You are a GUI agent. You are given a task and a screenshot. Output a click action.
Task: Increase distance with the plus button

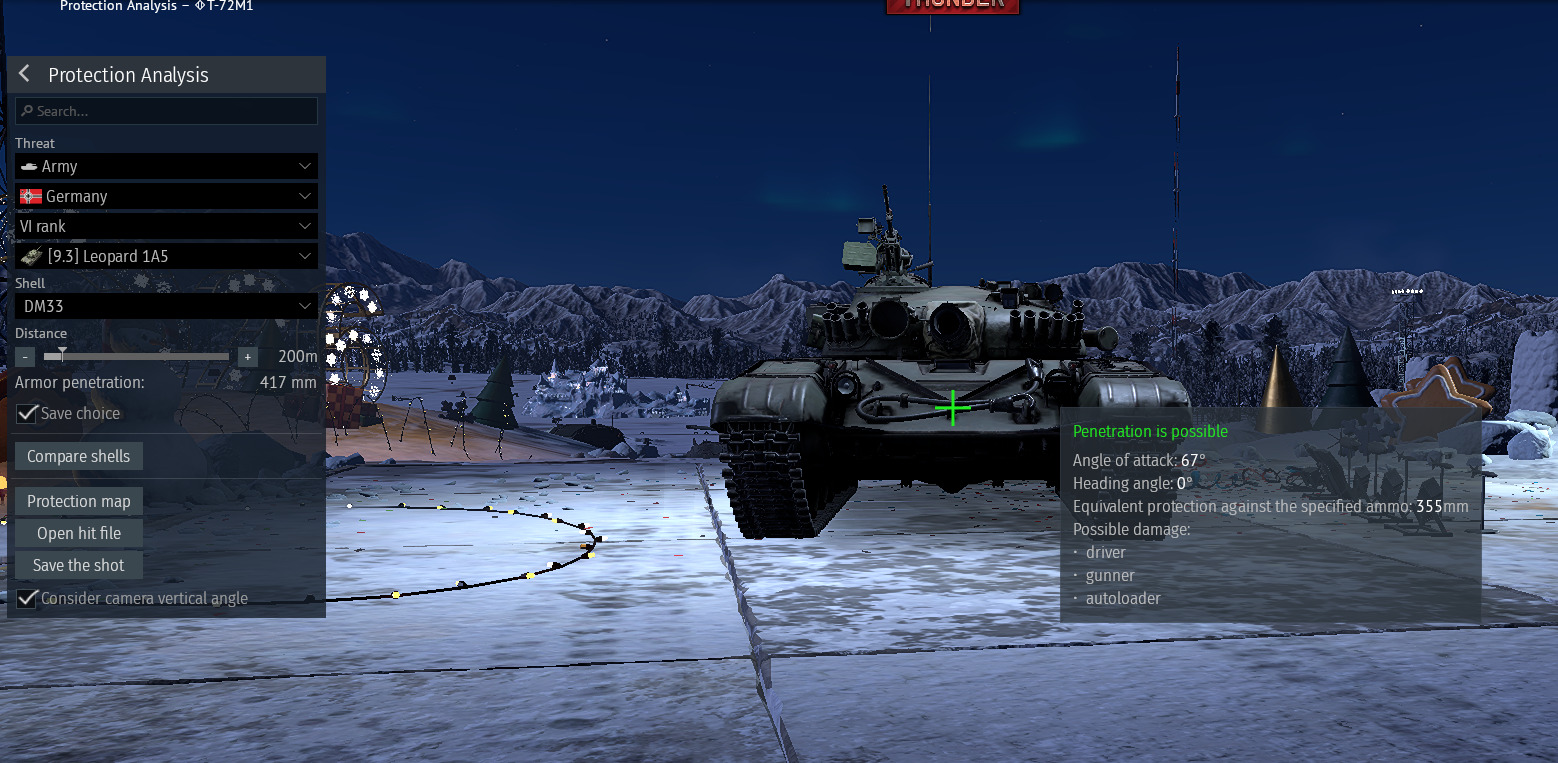click(x=248, y=357)
